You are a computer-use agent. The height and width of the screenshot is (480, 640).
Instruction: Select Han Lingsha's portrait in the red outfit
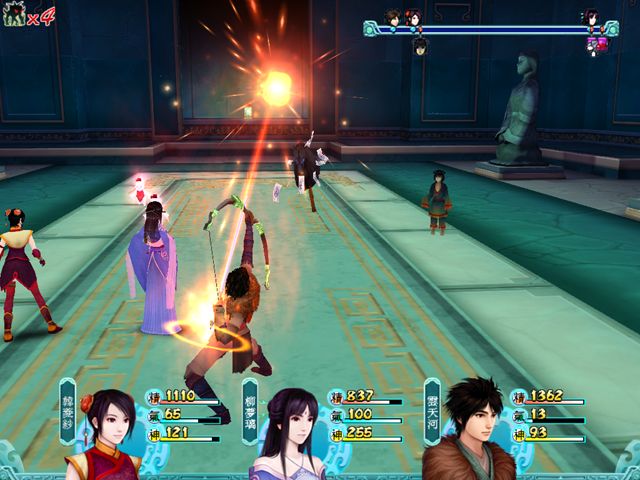point(106,430)
